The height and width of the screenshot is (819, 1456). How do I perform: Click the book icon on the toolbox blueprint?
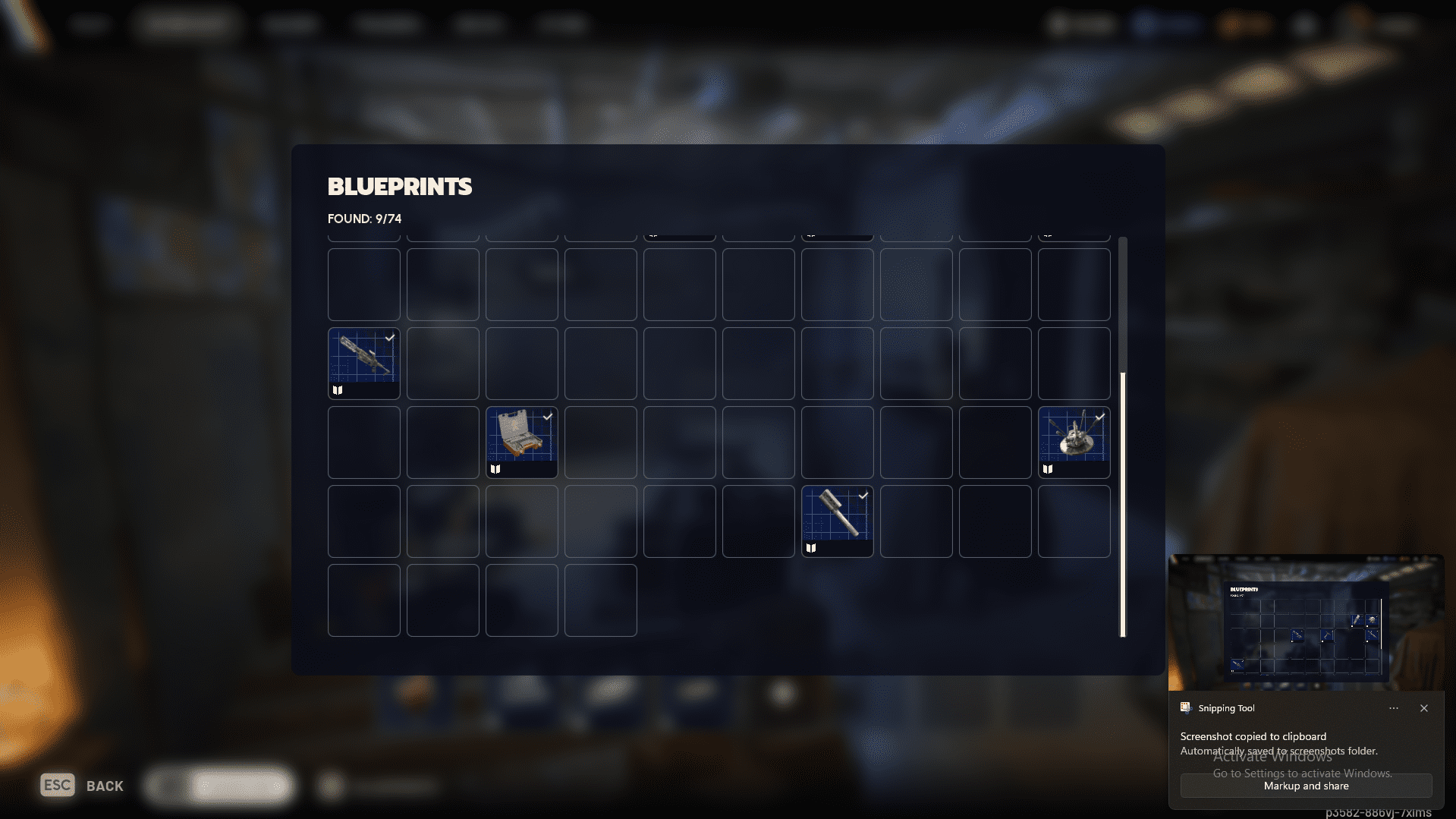495,468
